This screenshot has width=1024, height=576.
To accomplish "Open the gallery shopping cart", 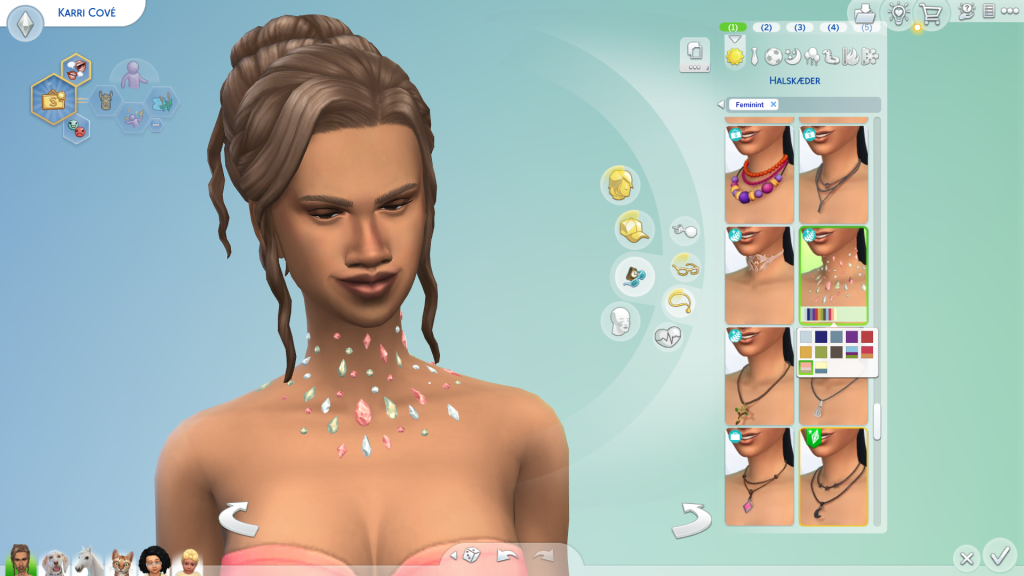I will (x=930, y=14).
